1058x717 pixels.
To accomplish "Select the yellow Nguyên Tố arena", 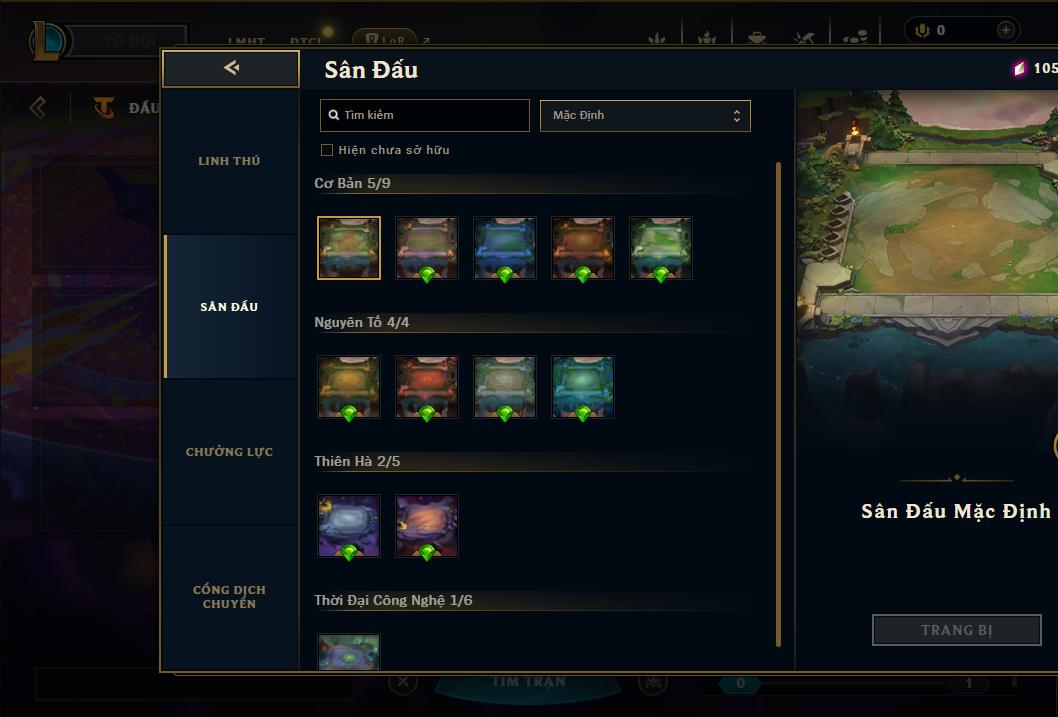I will click(349, 387).
